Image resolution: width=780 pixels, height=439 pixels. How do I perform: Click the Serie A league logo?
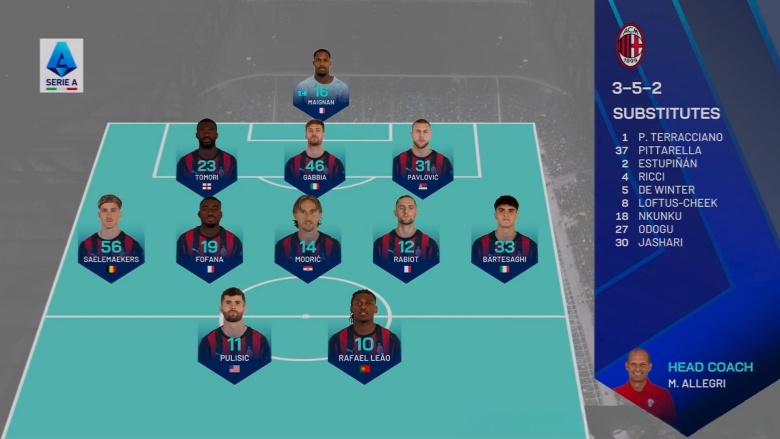61,66
